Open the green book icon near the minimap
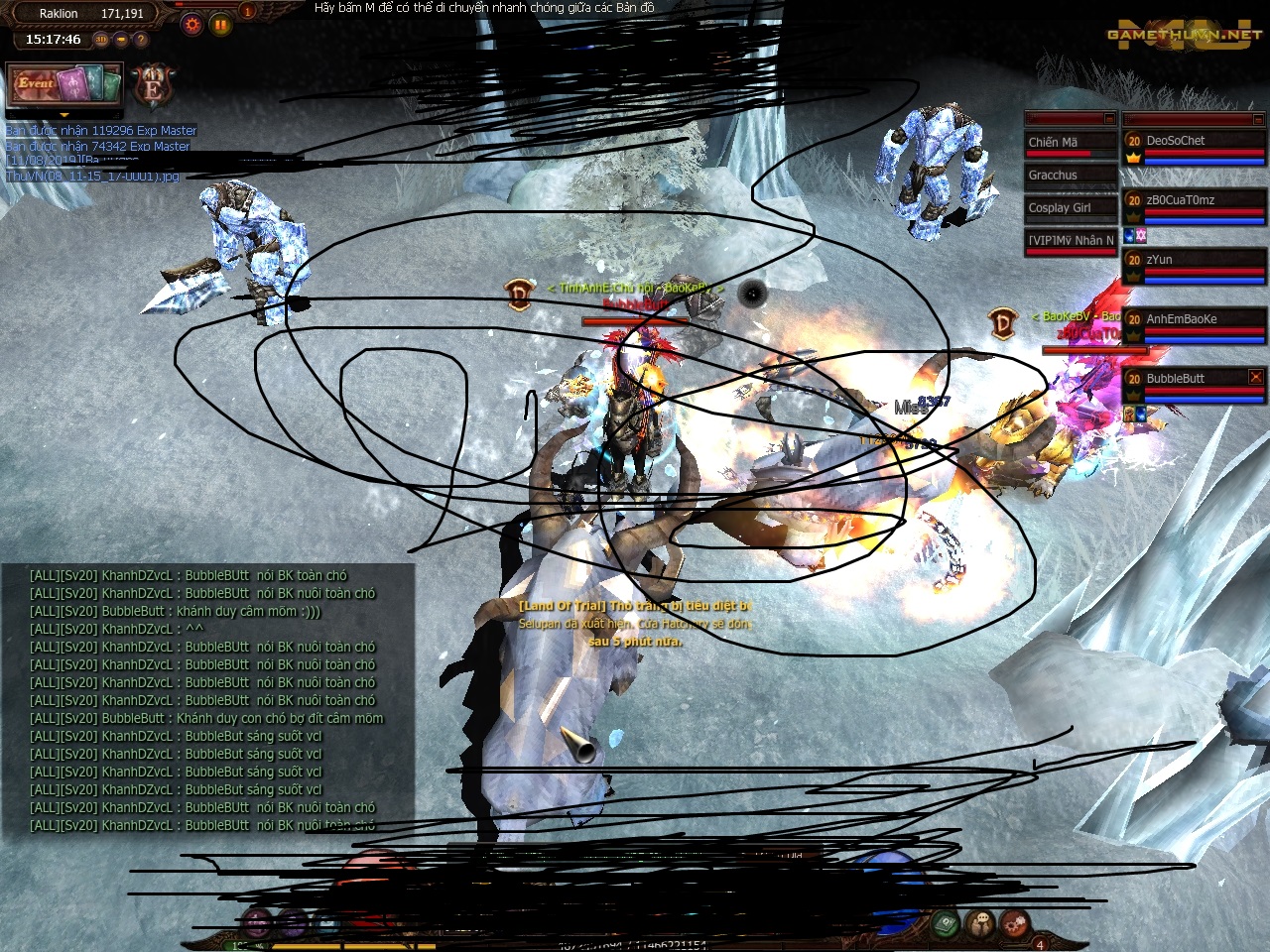Screen dimensions: 1270x952 (x=946, y=924)
